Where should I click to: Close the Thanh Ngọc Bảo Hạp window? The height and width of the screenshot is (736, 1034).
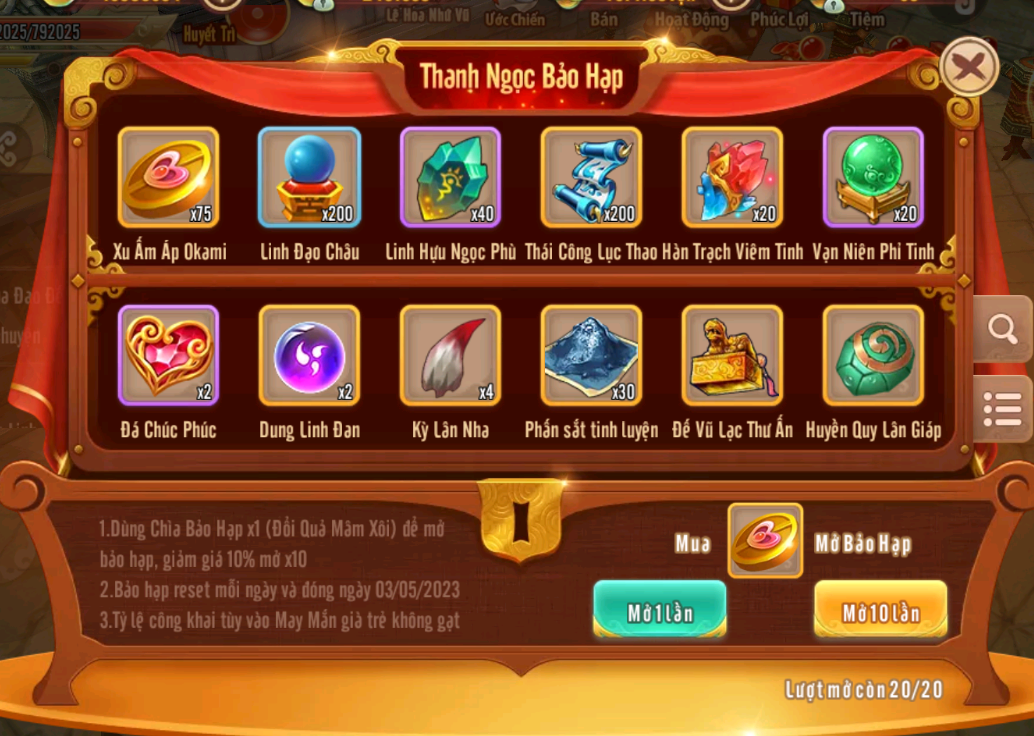(x=969, y=67)
